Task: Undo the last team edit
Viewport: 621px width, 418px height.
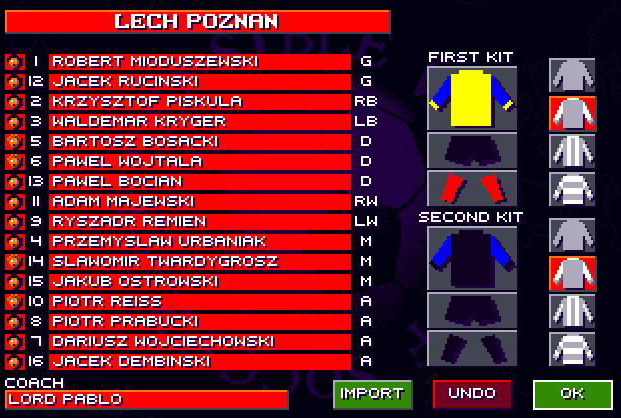Action: click(471, 393)
